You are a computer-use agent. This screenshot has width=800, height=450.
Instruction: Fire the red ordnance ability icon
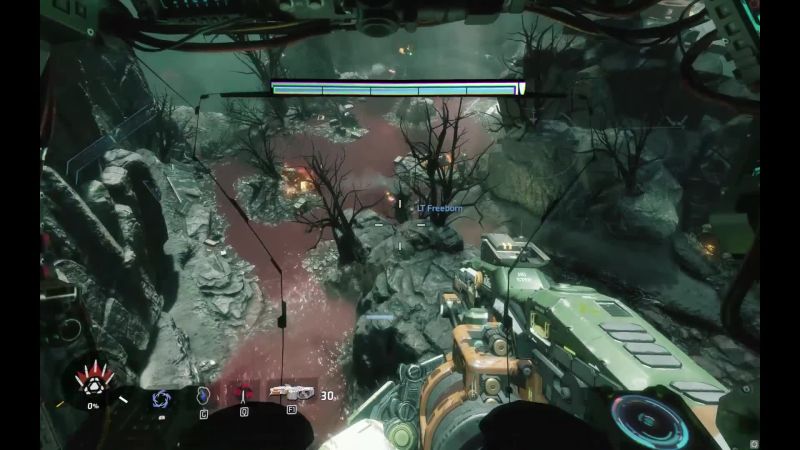[243, 394]
